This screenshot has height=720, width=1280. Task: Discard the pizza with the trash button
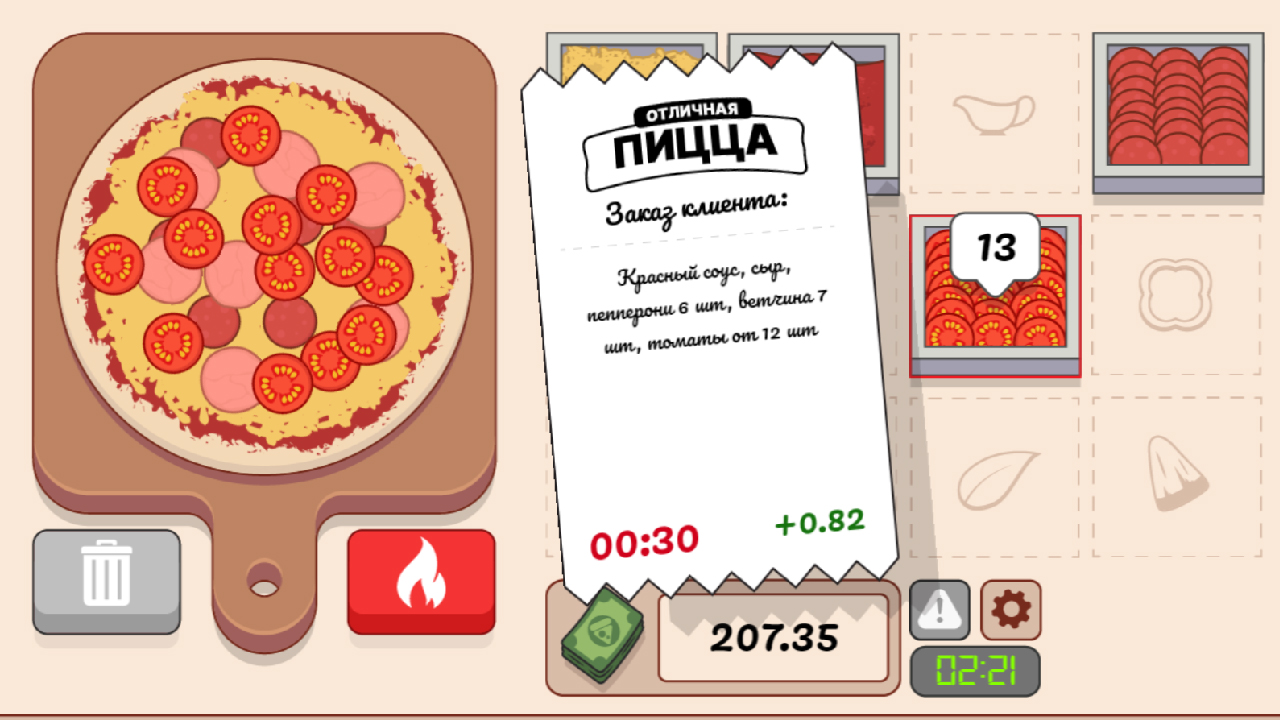pos(105,580)
